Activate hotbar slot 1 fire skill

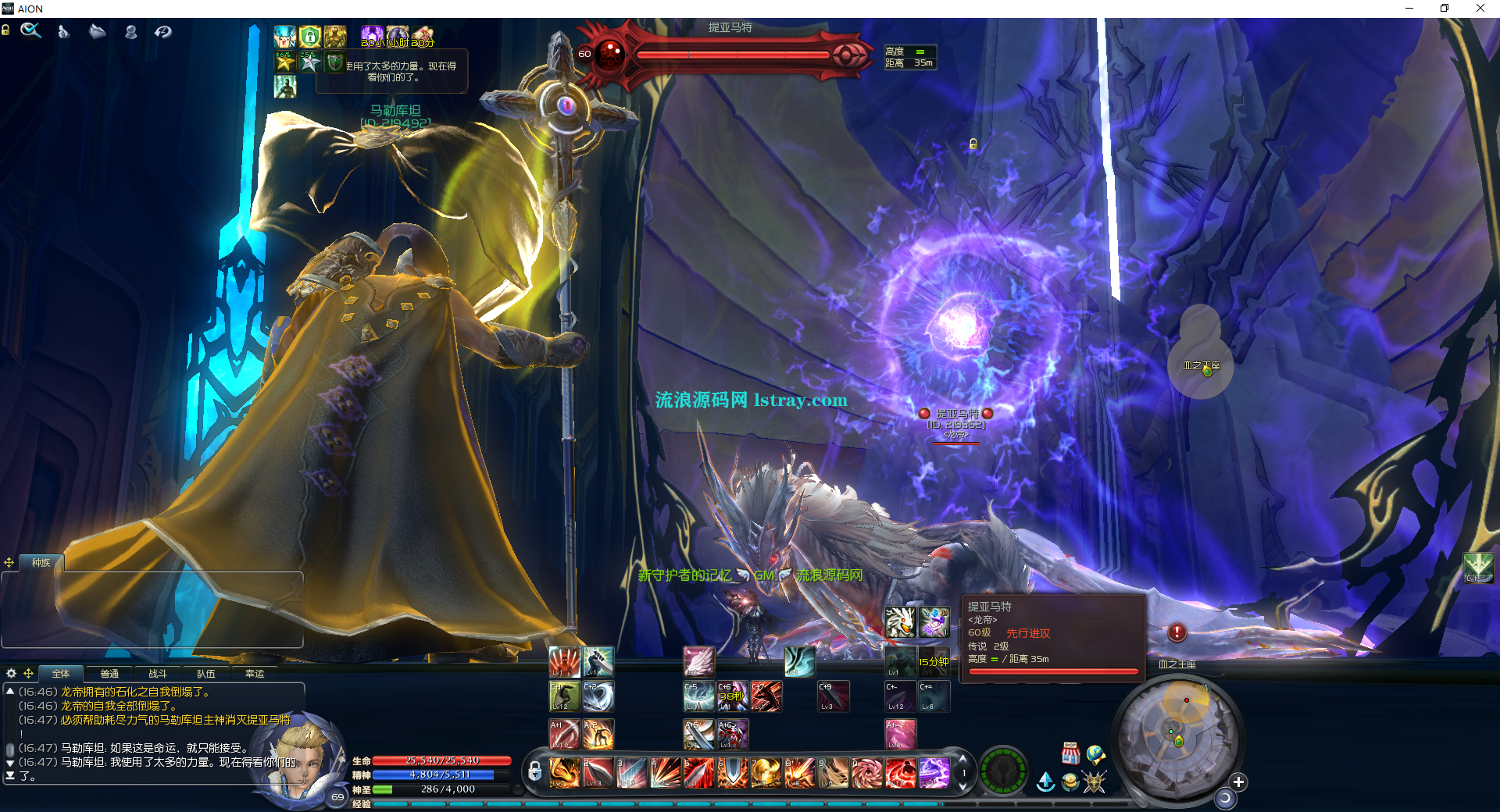pos(565,773)
